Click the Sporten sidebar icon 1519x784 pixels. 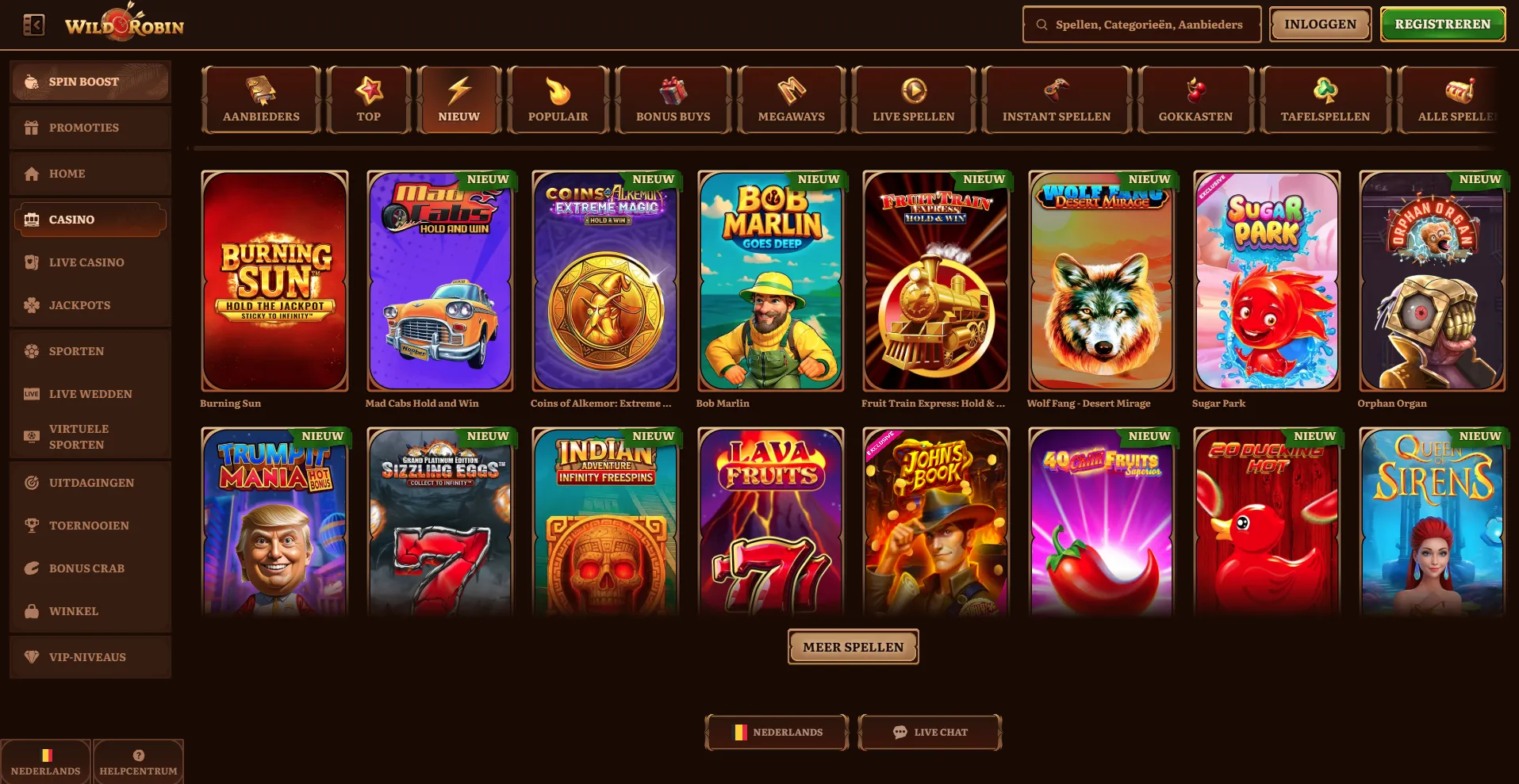point(32,351)
